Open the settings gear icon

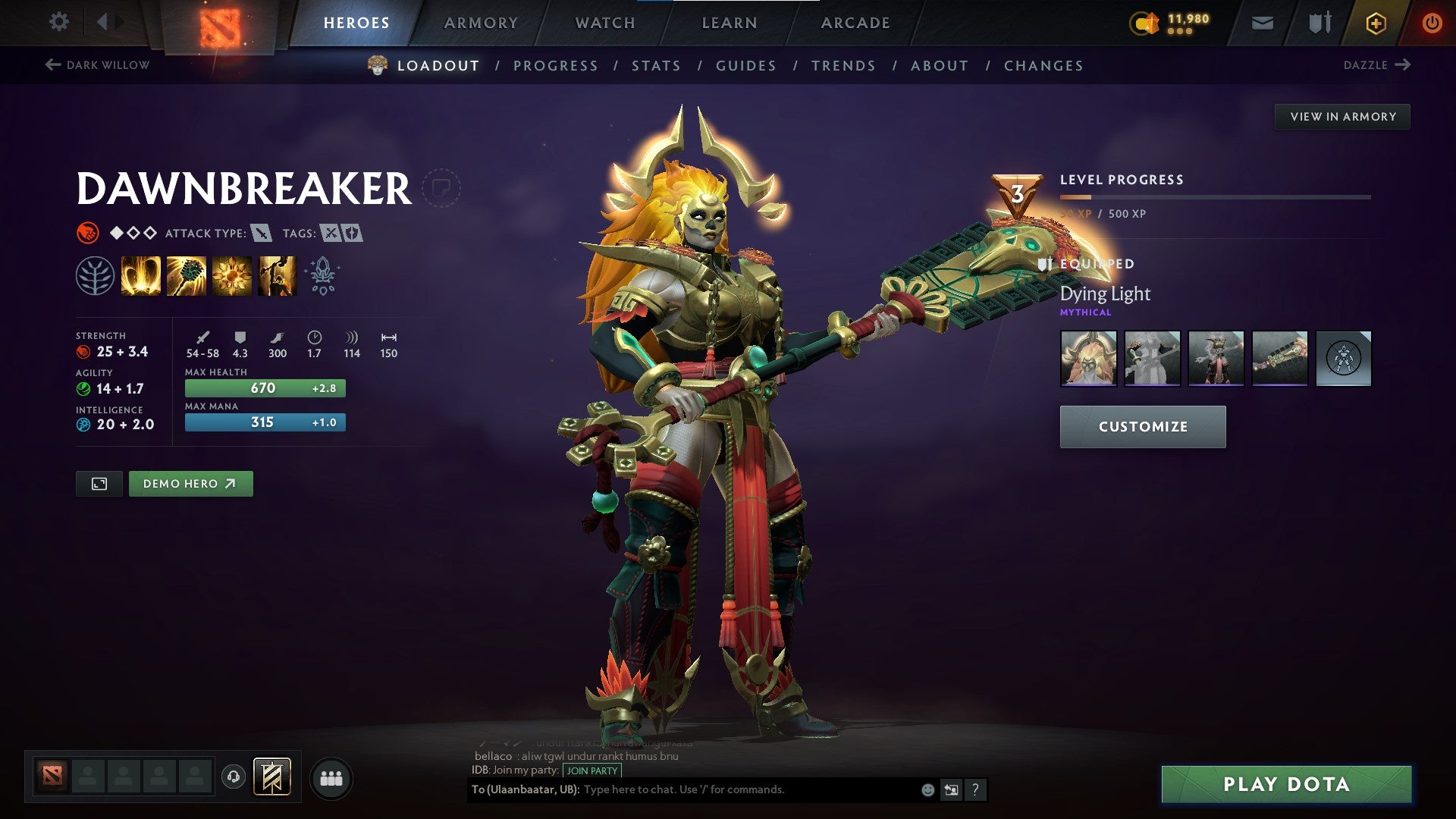pyautogui.click(x=58, y=22)
